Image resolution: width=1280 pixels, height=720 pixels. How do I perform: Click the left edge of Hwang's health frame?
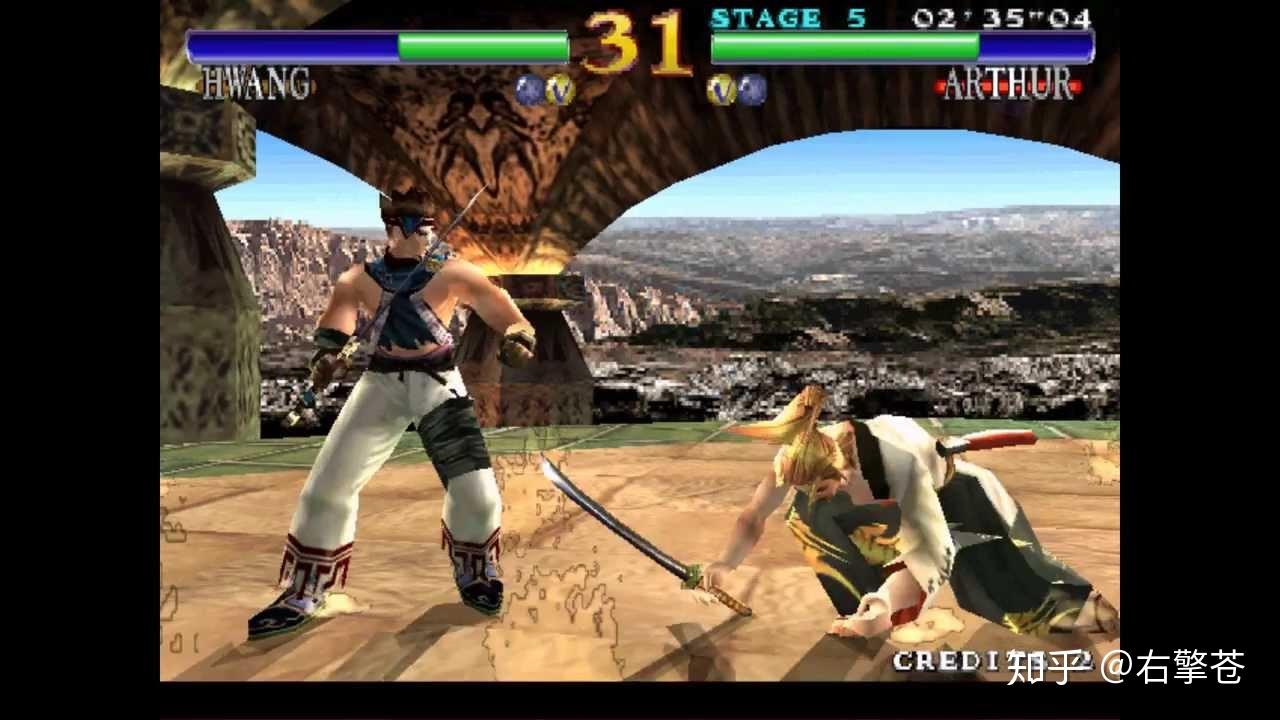(x=190, y=47)
